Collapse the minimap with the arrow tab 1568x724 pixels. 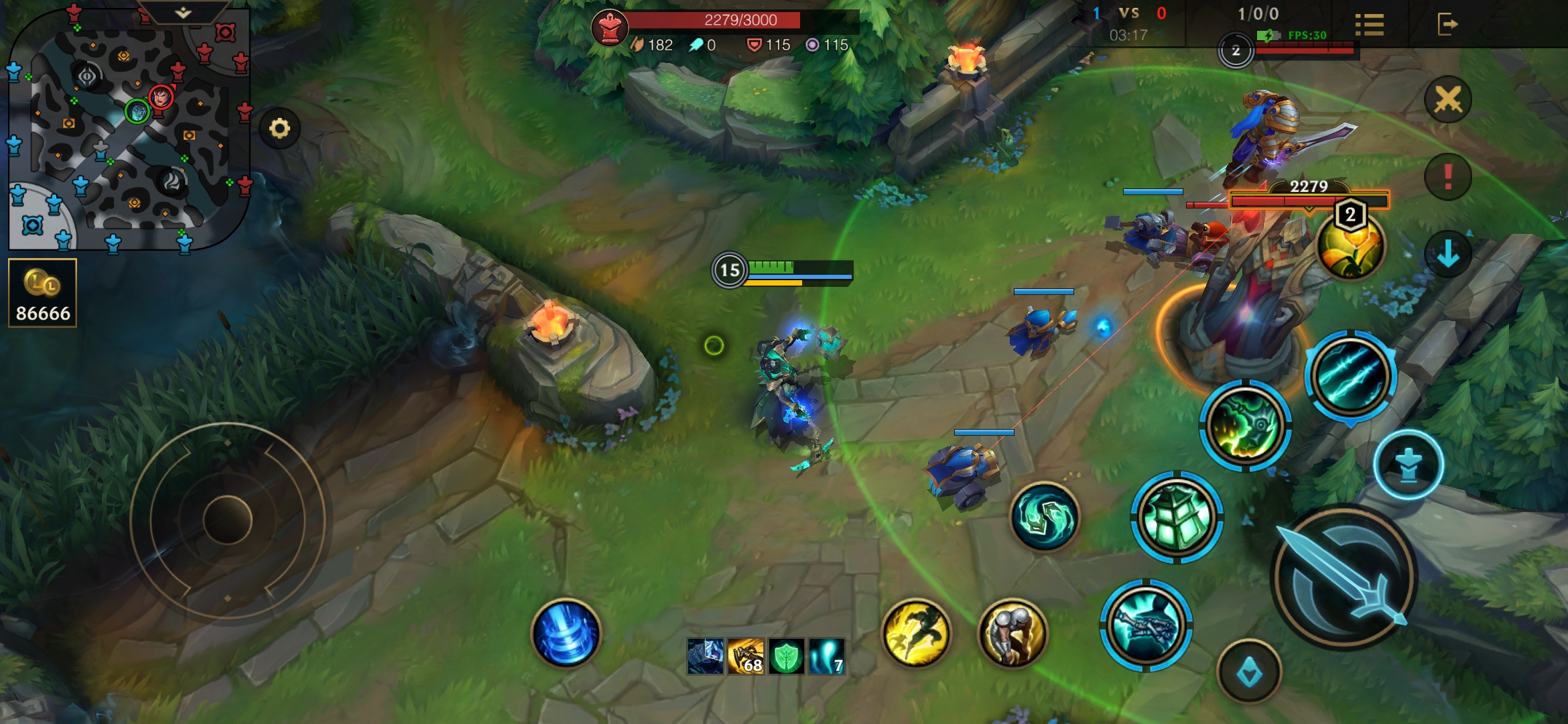click(x=183, y=12)
